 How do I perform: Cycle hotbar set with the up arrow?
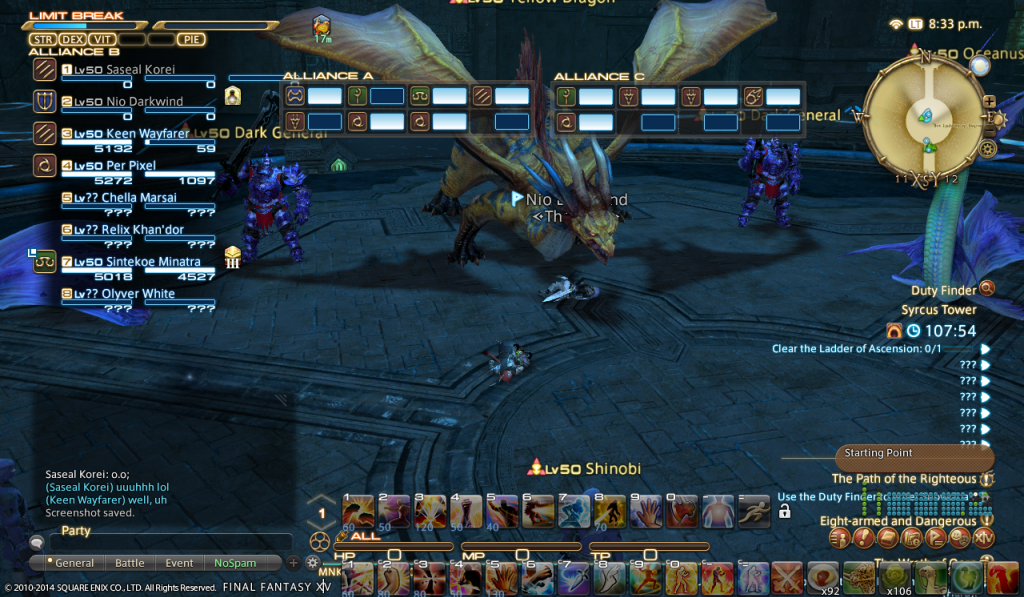(321, 500)
